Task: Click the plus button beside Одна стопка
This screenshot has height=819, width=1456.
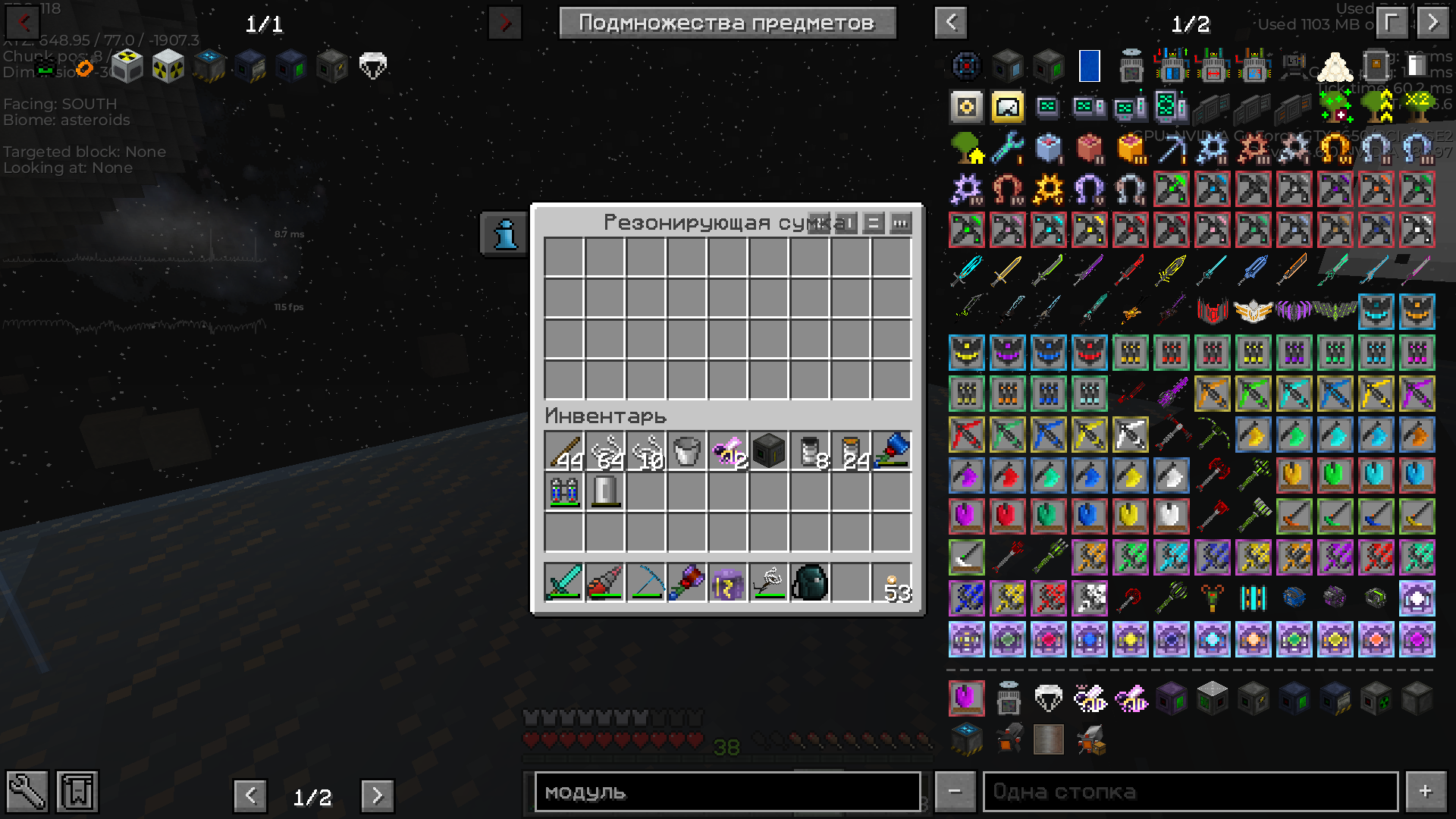Action: [x=1426, y=792]
